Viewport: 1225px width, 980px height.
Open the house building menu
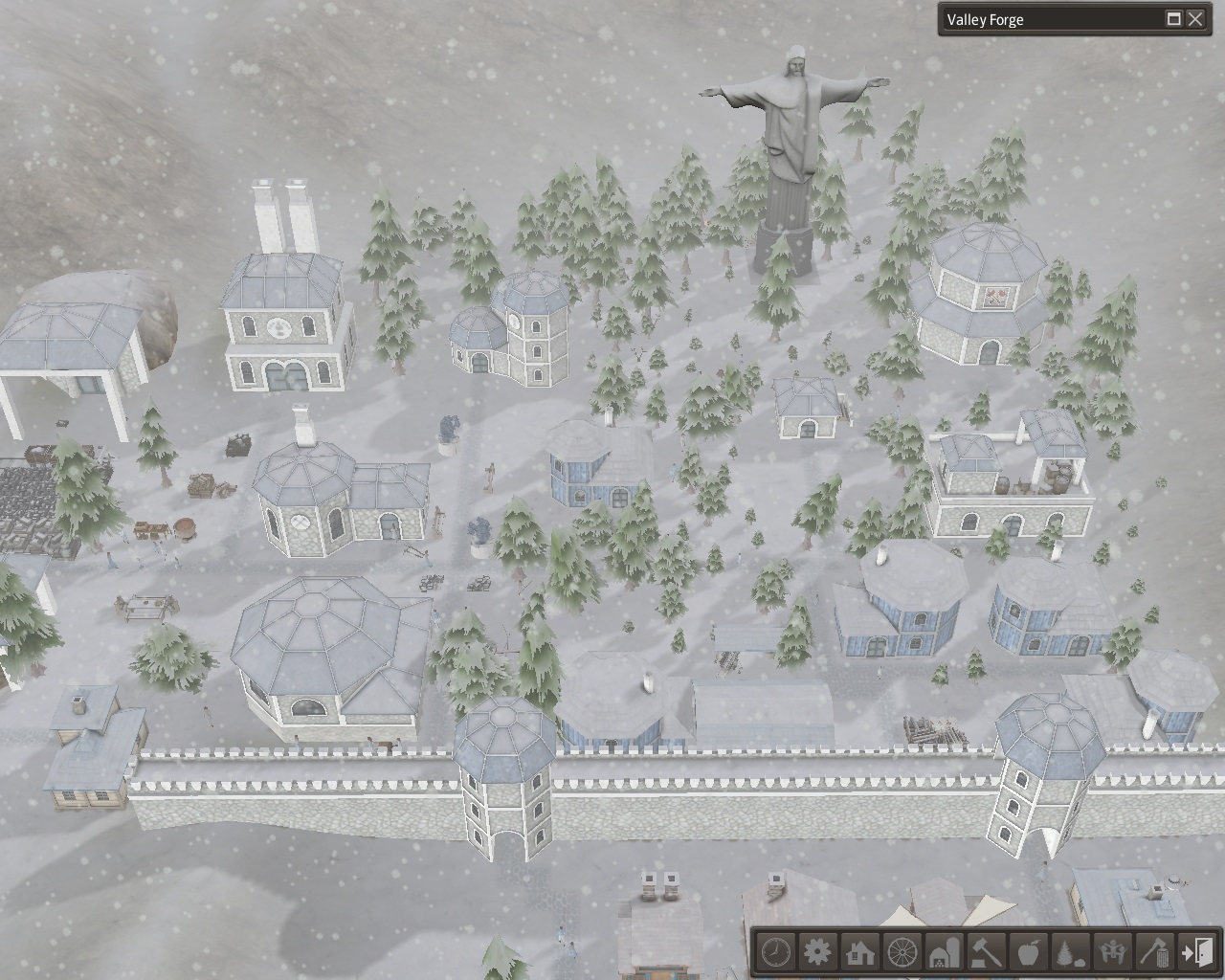coord(860,952)
